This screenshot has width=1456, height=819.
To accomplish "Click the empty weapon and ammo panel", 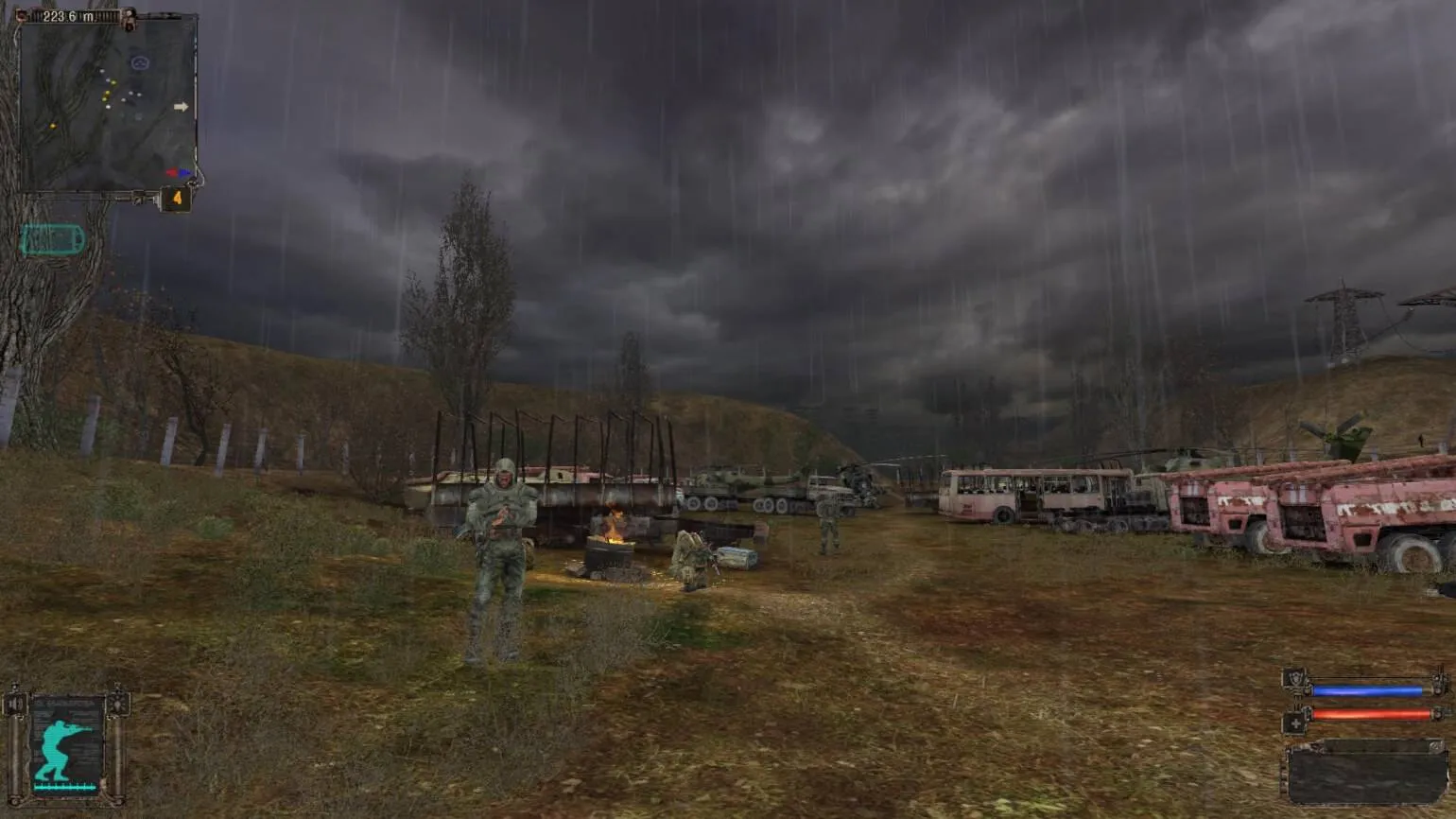I will click(1365, 774).
